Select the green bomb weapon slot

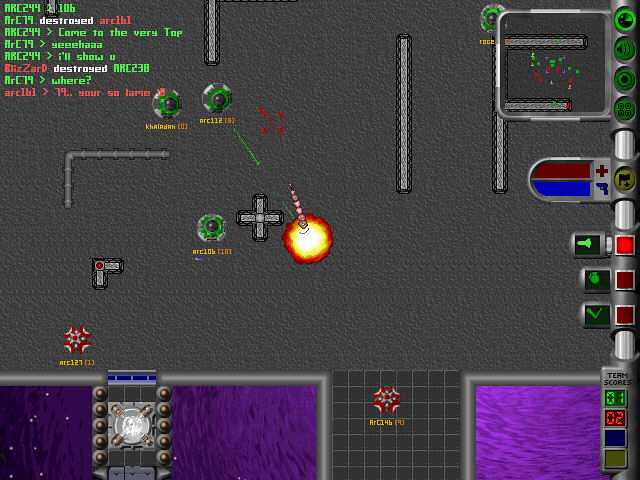click(x=593, y=279)
